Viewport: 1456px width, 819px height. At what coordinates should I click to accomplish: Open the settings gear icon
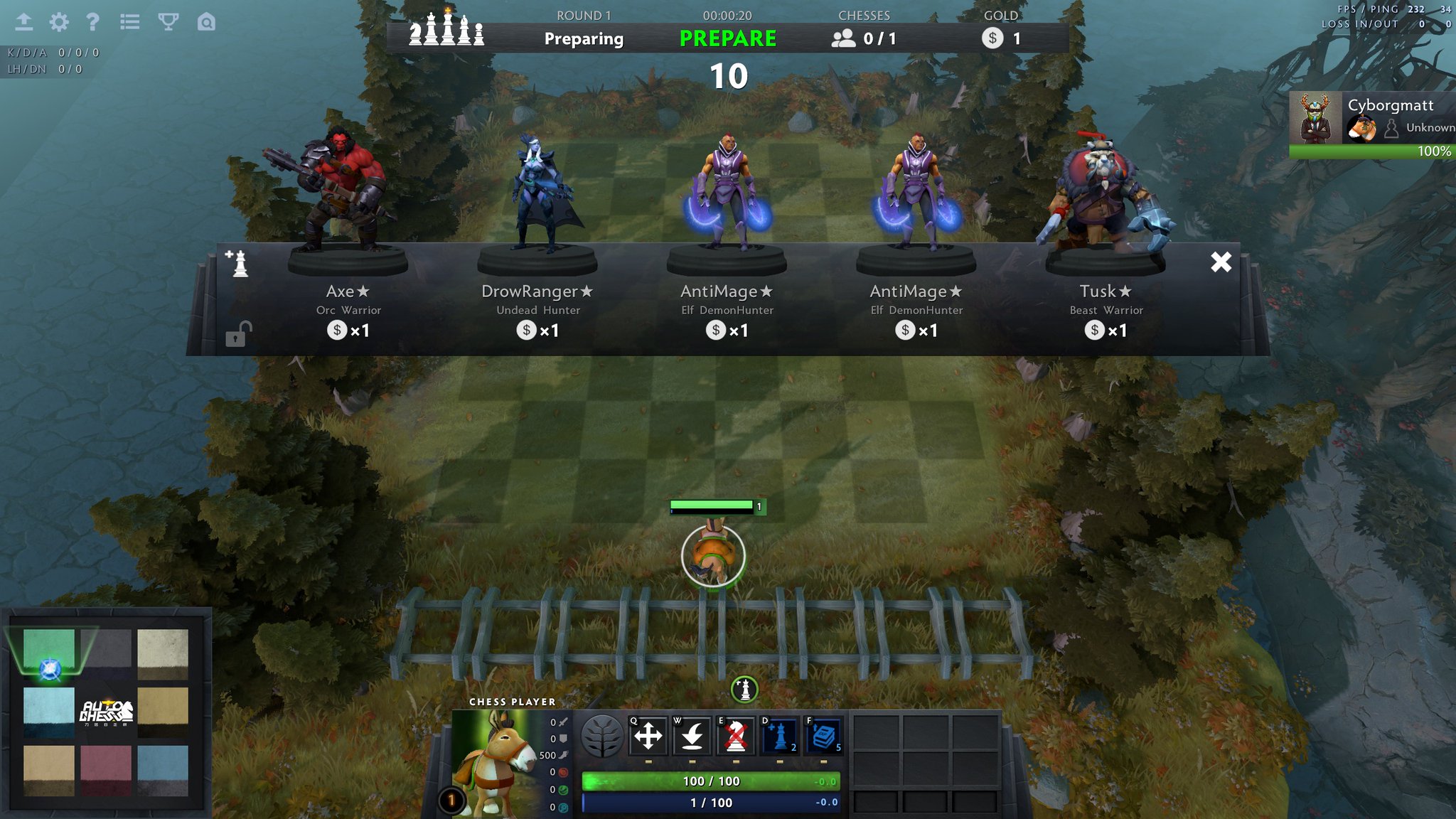click(60, 22)
